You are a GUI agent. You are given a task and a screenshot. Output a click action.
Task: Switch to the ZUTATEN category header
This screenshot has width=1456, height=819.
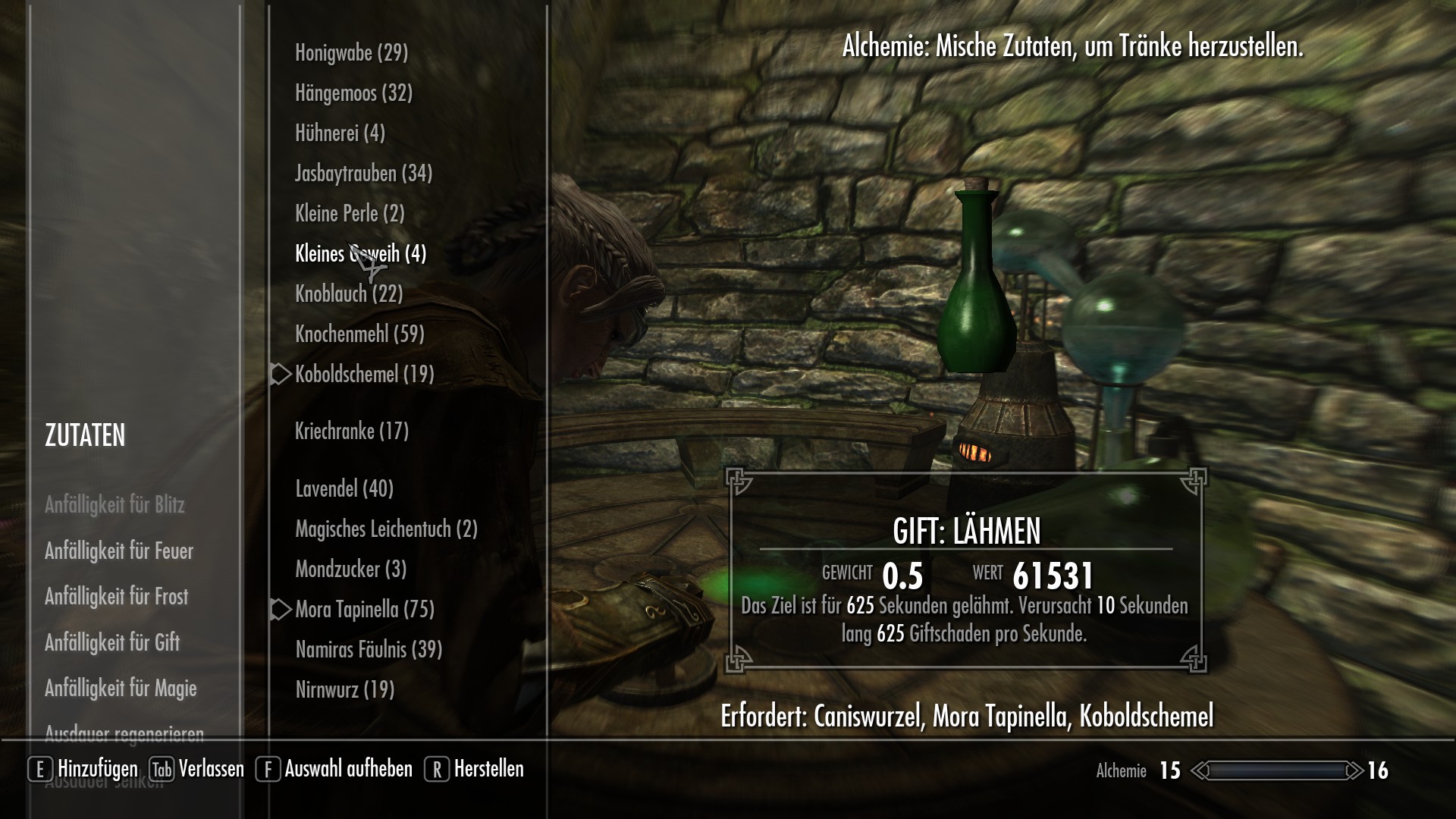click(86, 436)
